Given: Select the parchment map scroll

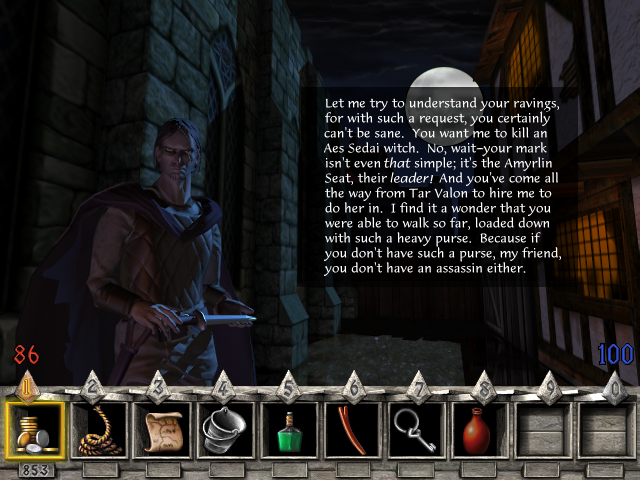Looking at the screenshot, I should click(x=162, y=430).
